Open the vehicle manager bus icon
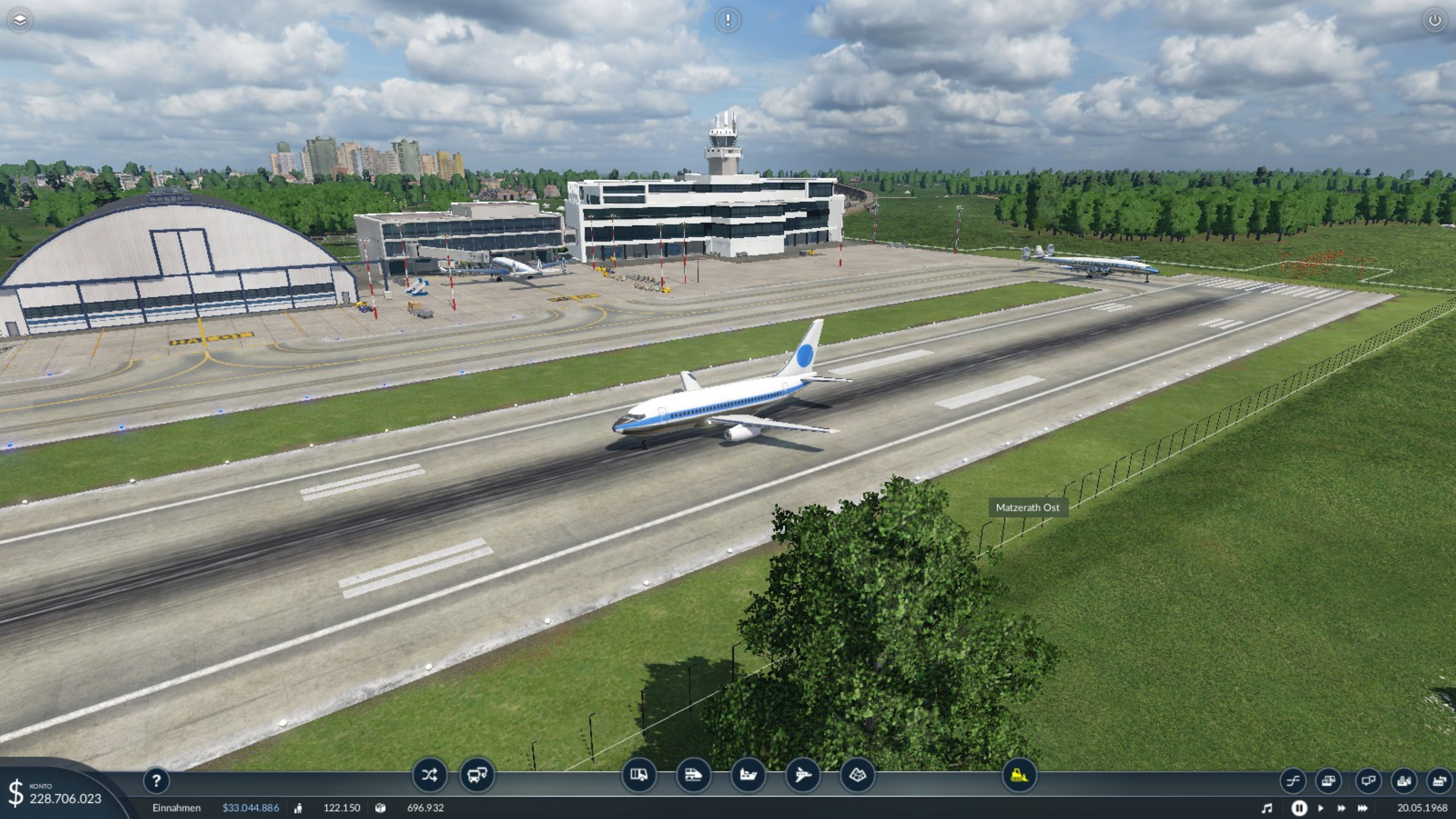Image resolution: width=1456 pixels, height=819 pixels. 476,775
